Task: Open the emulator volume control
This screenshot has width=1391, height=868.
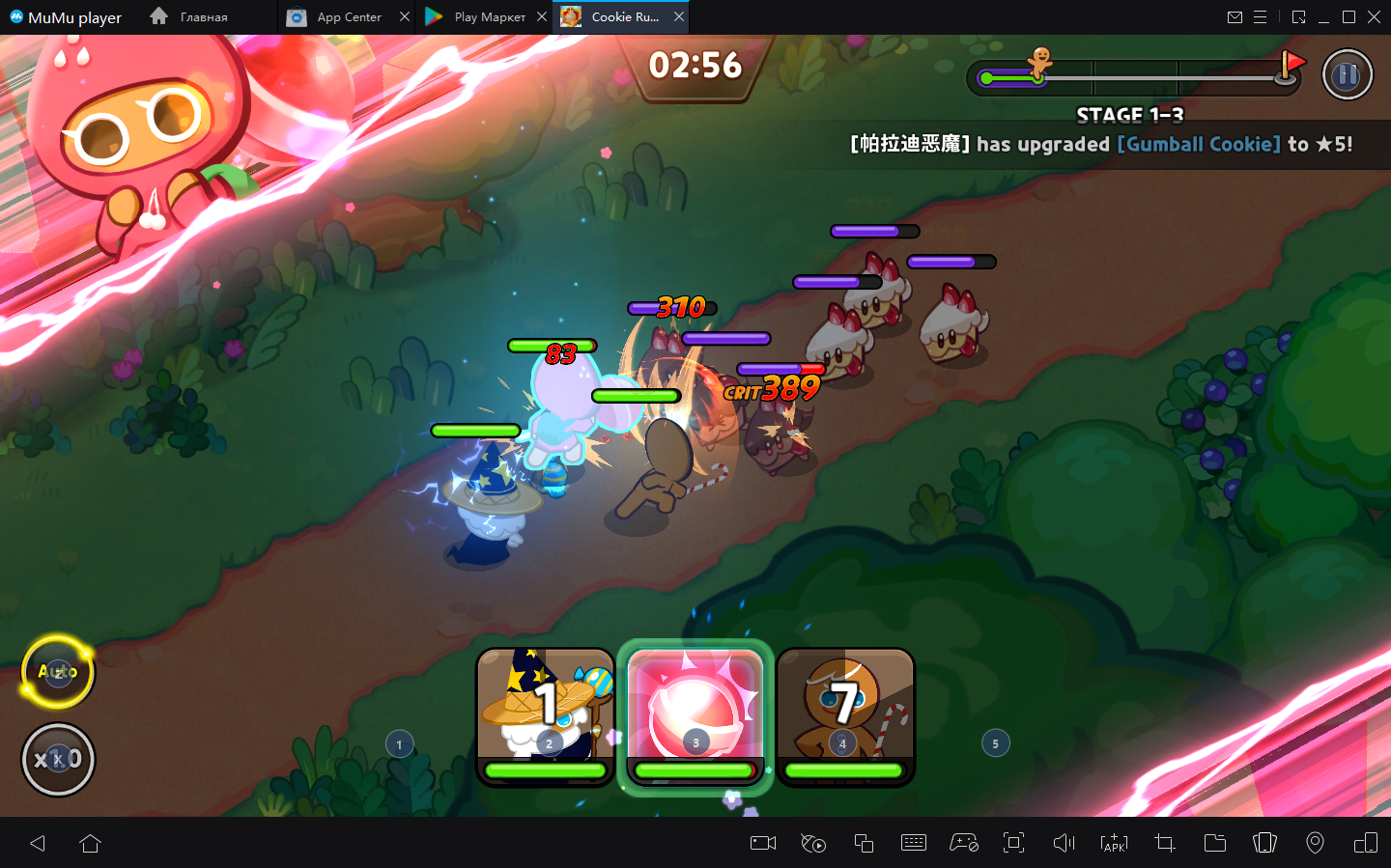Action: point(1064,843)
